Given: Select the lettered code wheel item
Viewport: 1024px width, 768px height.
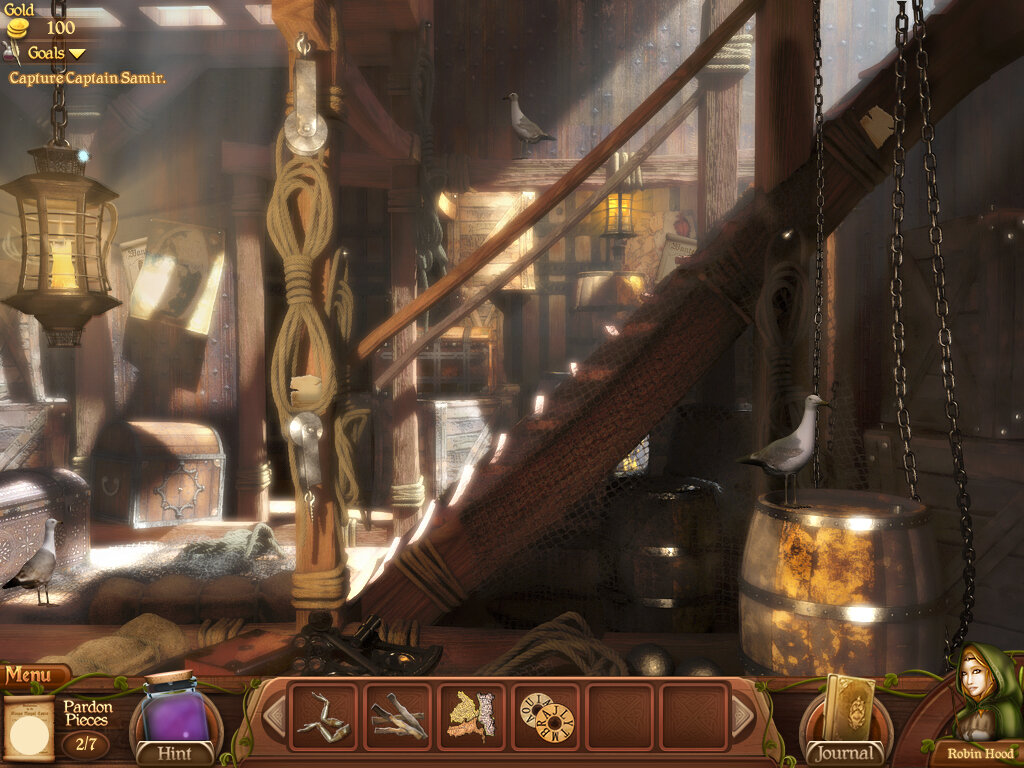Looking at the screenshot, I should [x=545, y=716].
